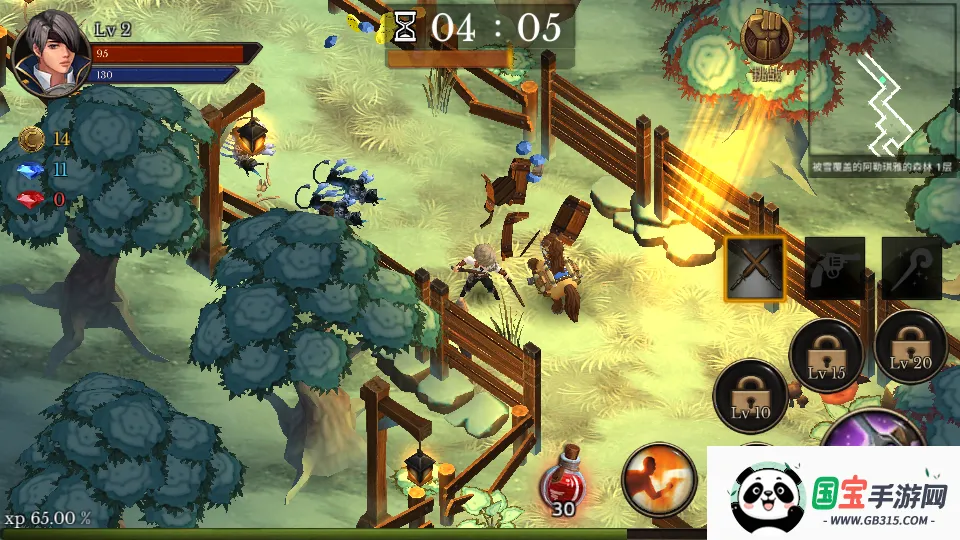960x540 pixels.
Task: Open the fist challenge icon
Action: [x=766, y=36]
